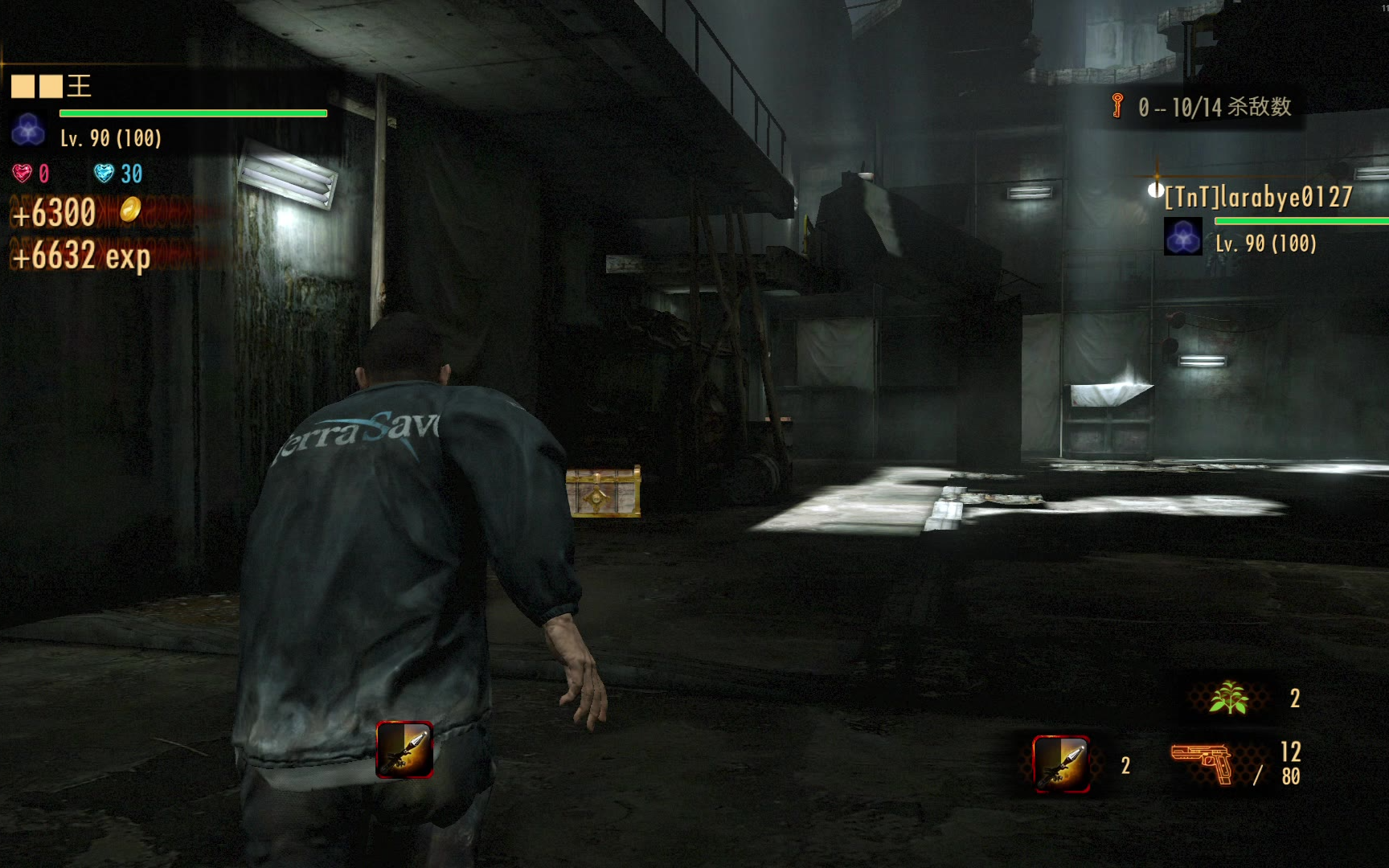
Task: Click the red heart icon
Action: (22, 173)
